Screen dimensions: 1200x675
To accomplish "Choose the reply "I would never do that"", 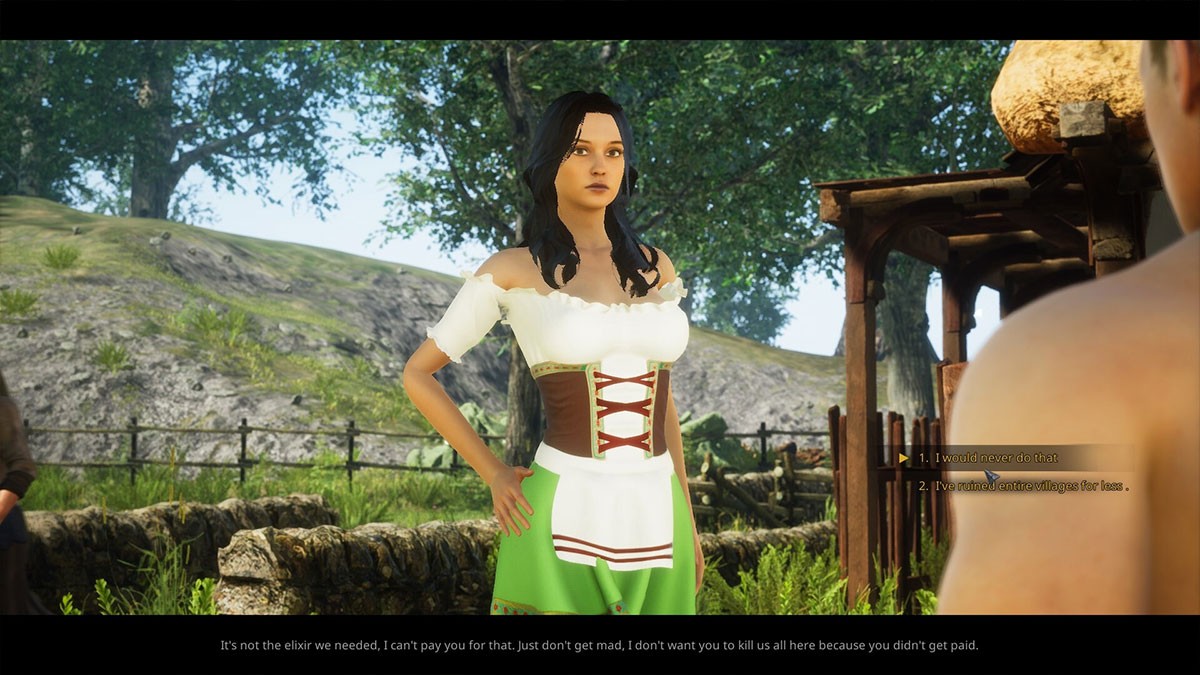I will pos(996,458).
